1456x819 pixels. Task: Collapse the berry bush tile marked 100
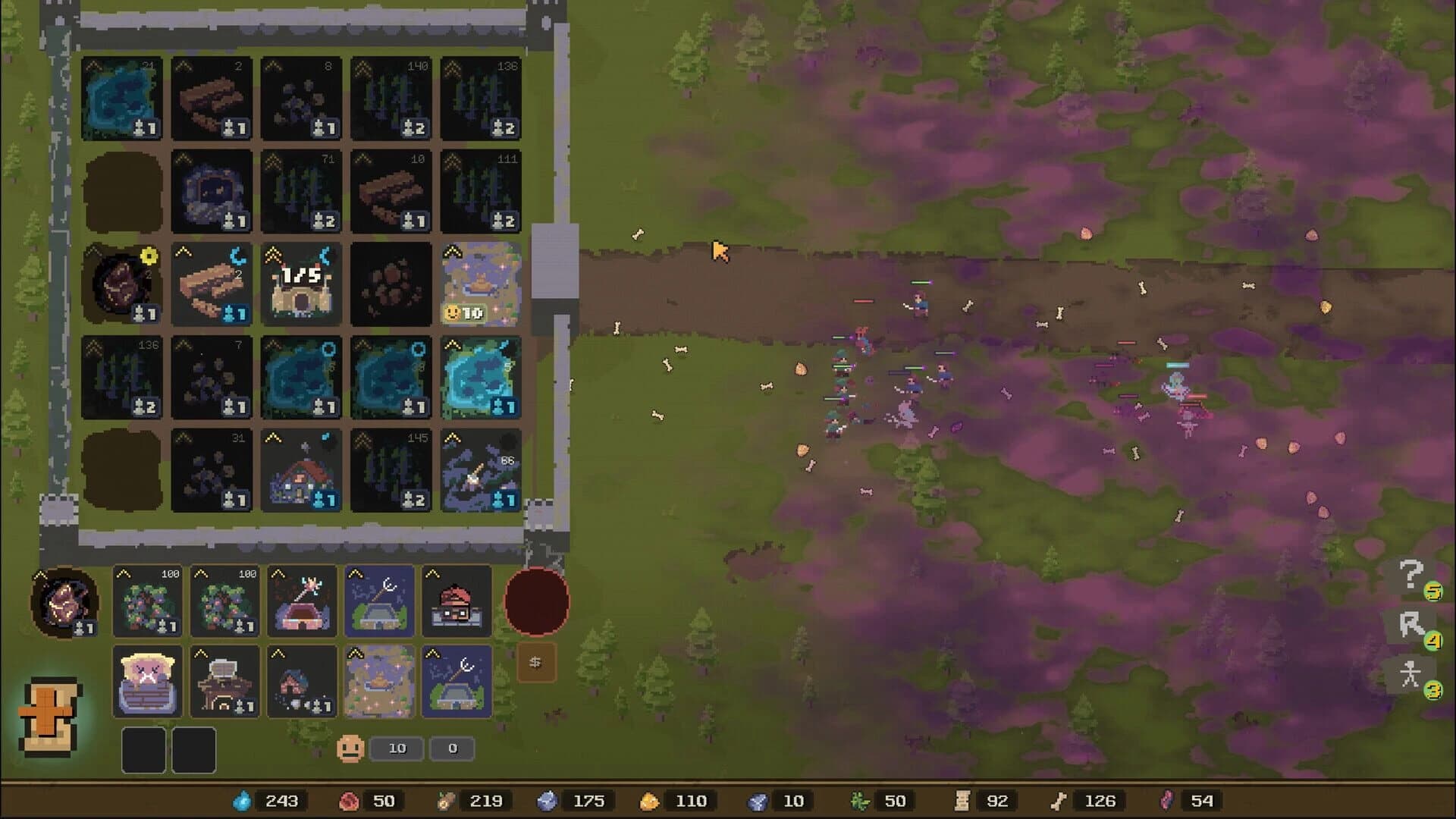coord(123,573)
